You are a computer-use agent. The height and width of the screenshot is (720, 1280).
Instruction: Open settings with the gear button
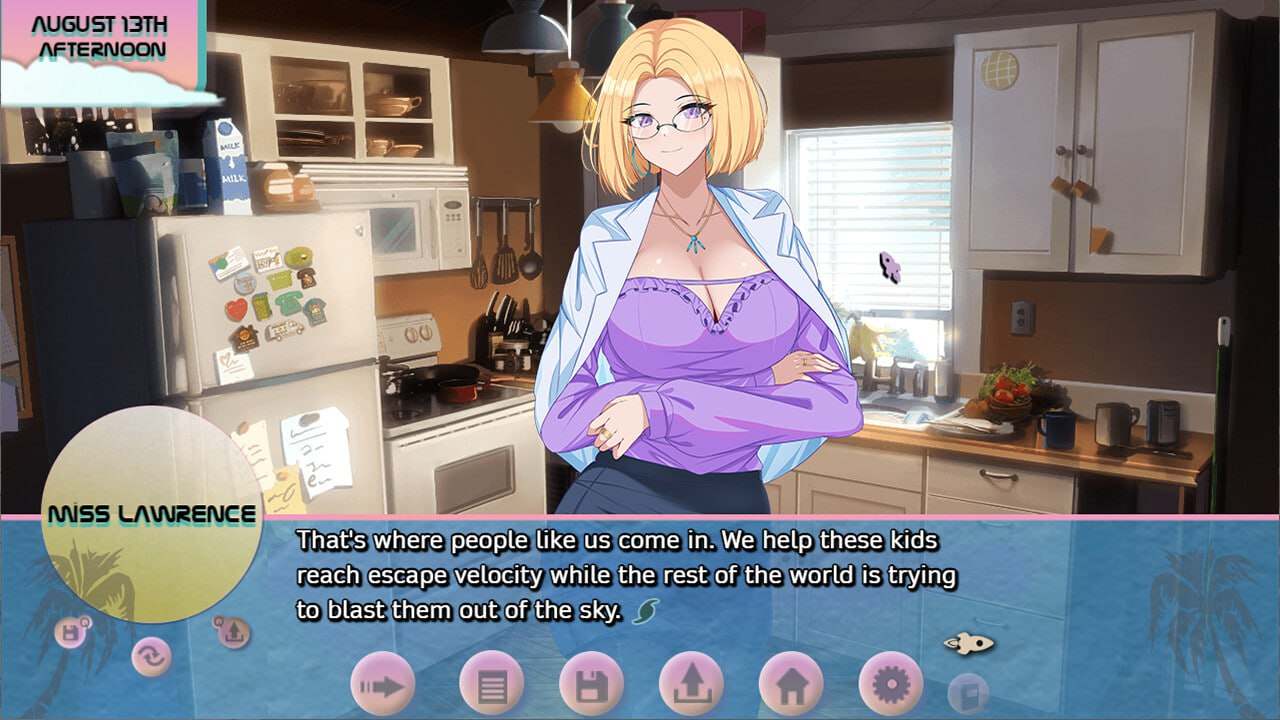[x=890, y=685]
